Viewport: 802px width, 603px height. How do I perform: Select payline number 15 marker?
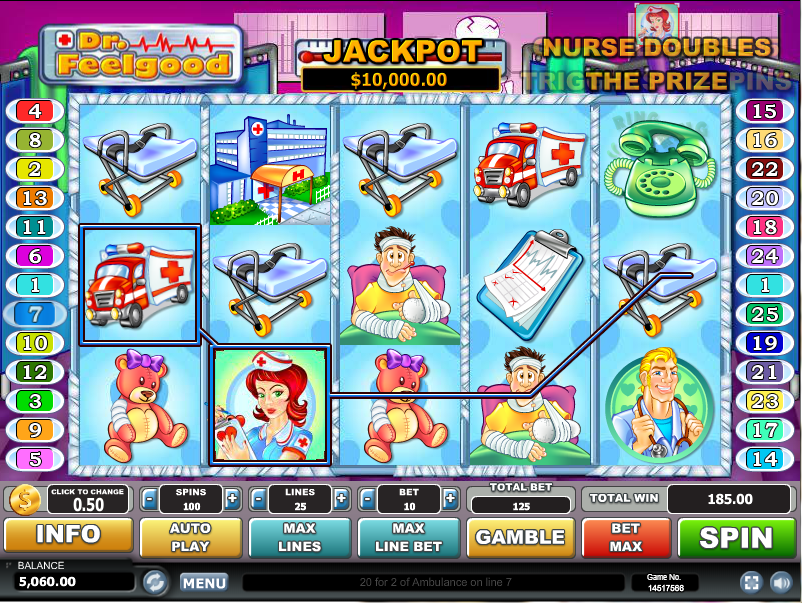tap(765, 111)
